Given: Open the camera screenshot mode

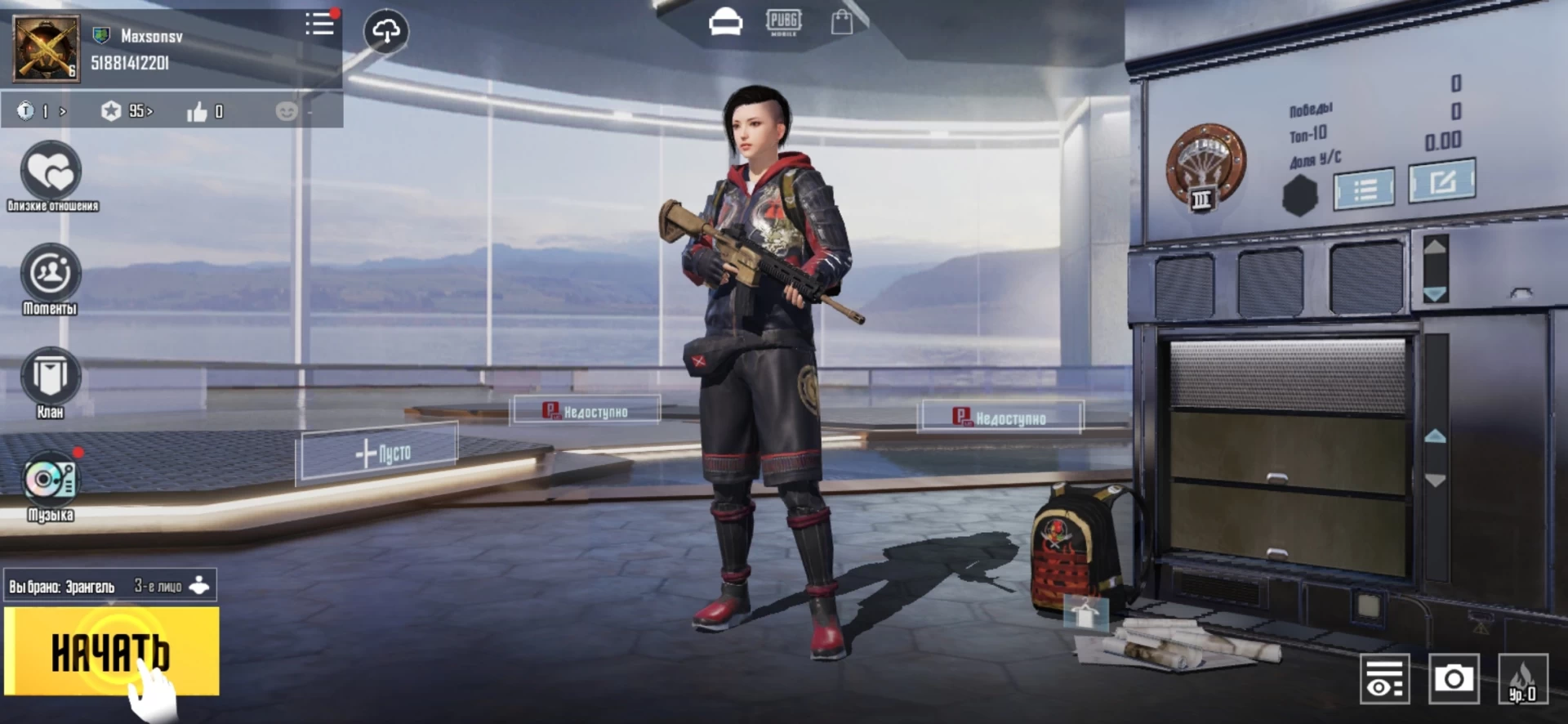Looking at the screenshot, I should click(1454, 678).
